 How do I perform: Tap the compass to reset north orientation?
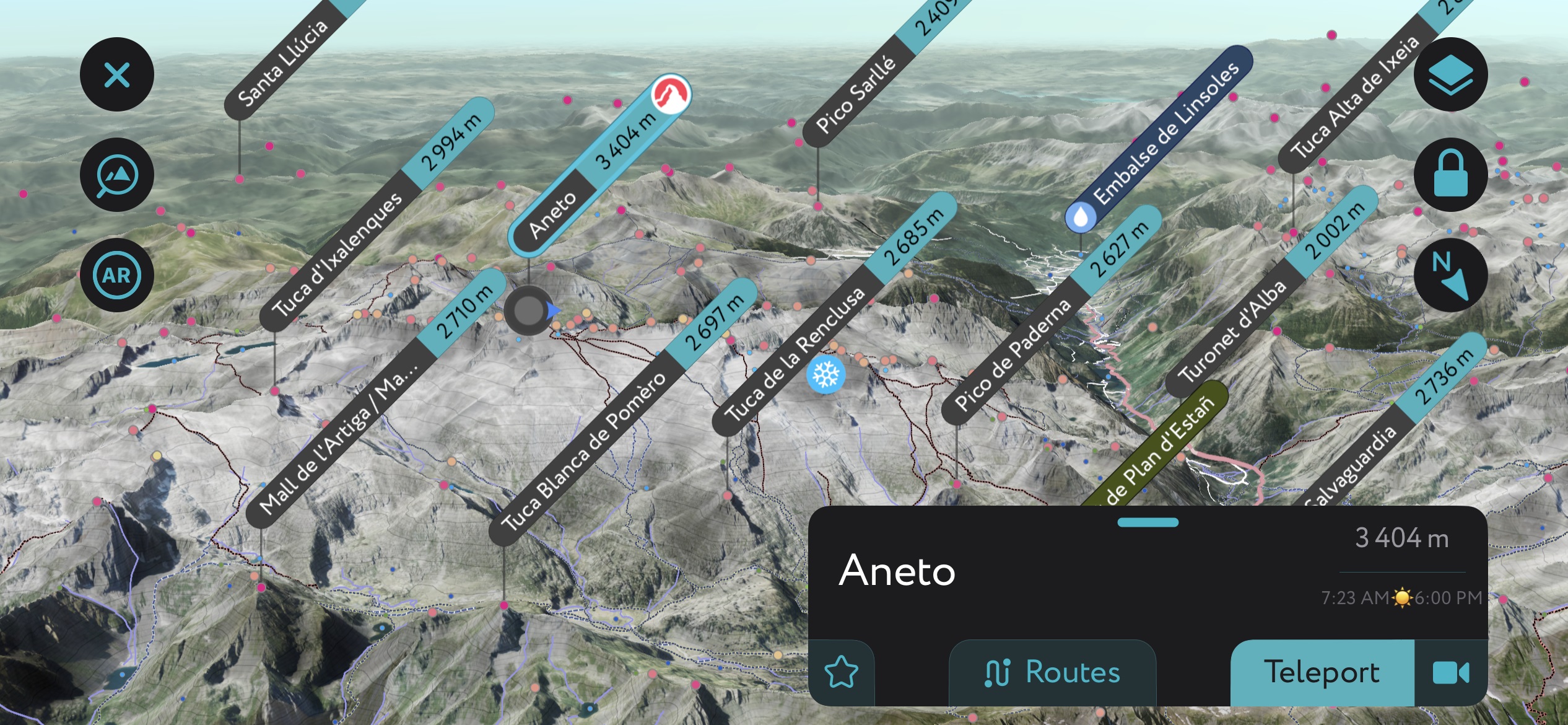click(1451, 275)
